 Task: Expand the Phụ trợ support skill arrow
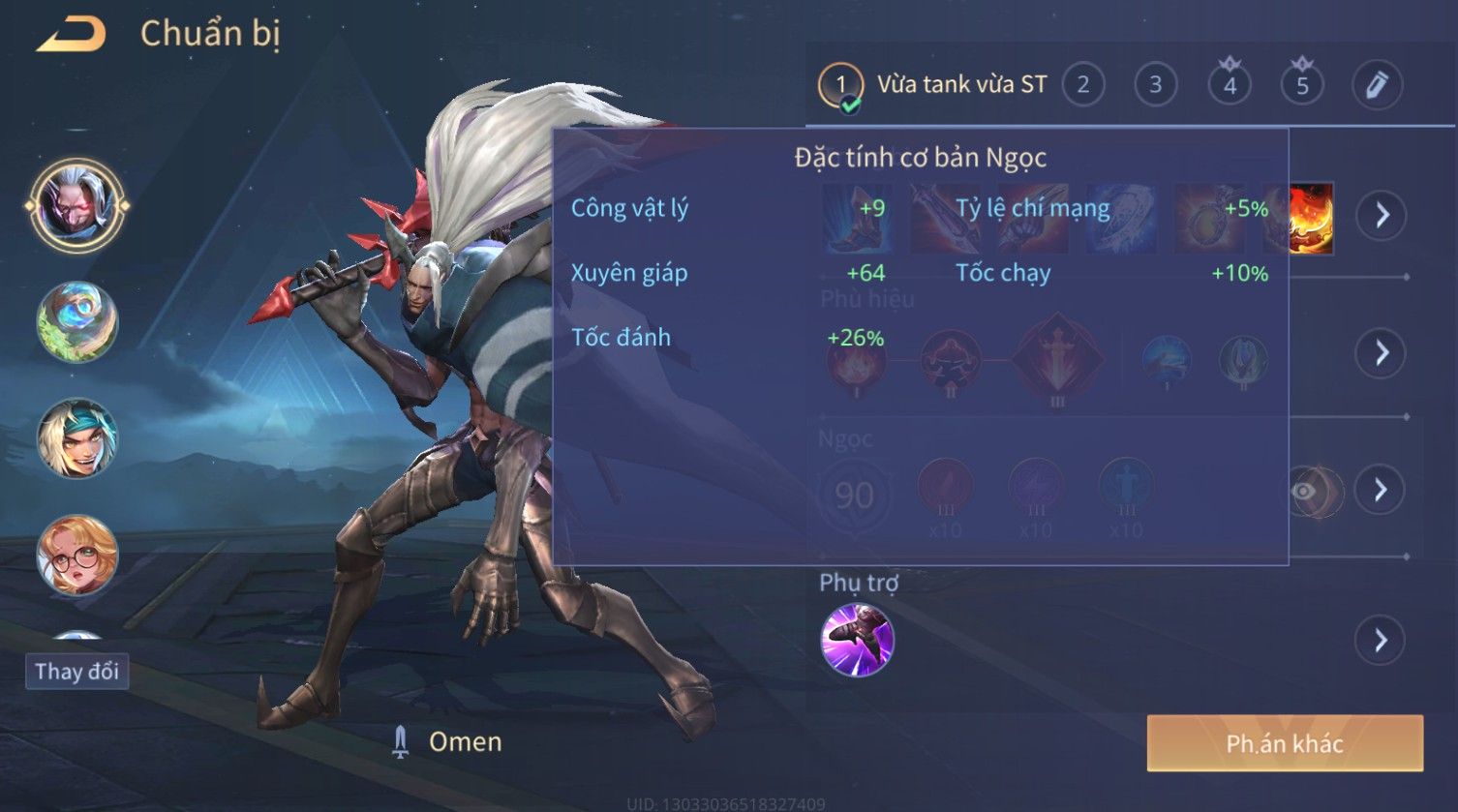tap(1381, 640)
